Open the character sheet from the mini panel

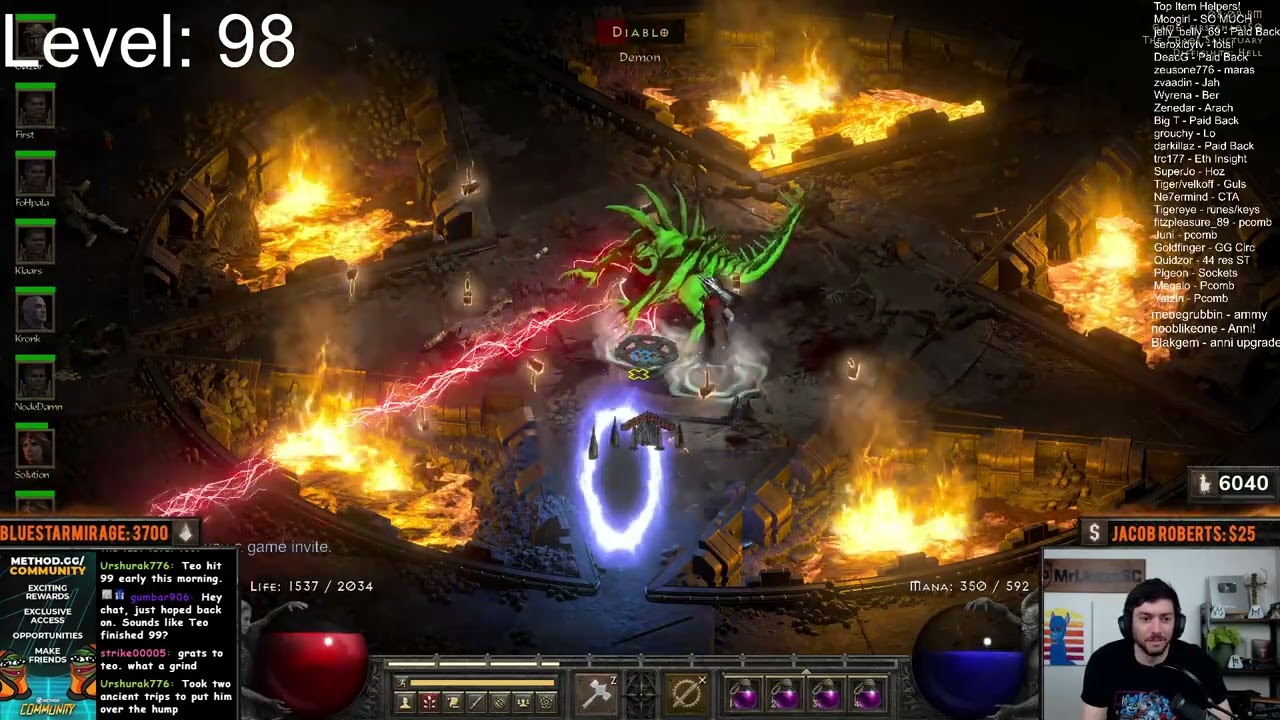[405, 702]
